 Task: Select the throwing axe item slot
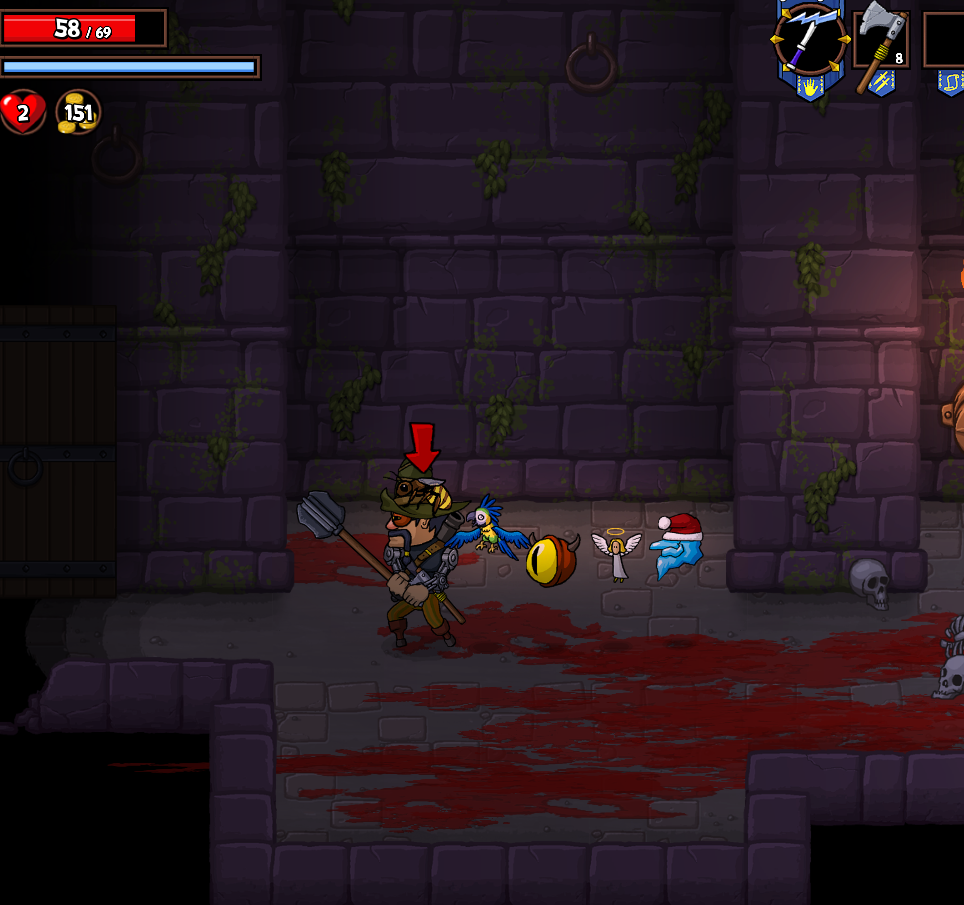click(x=881, y=40)
